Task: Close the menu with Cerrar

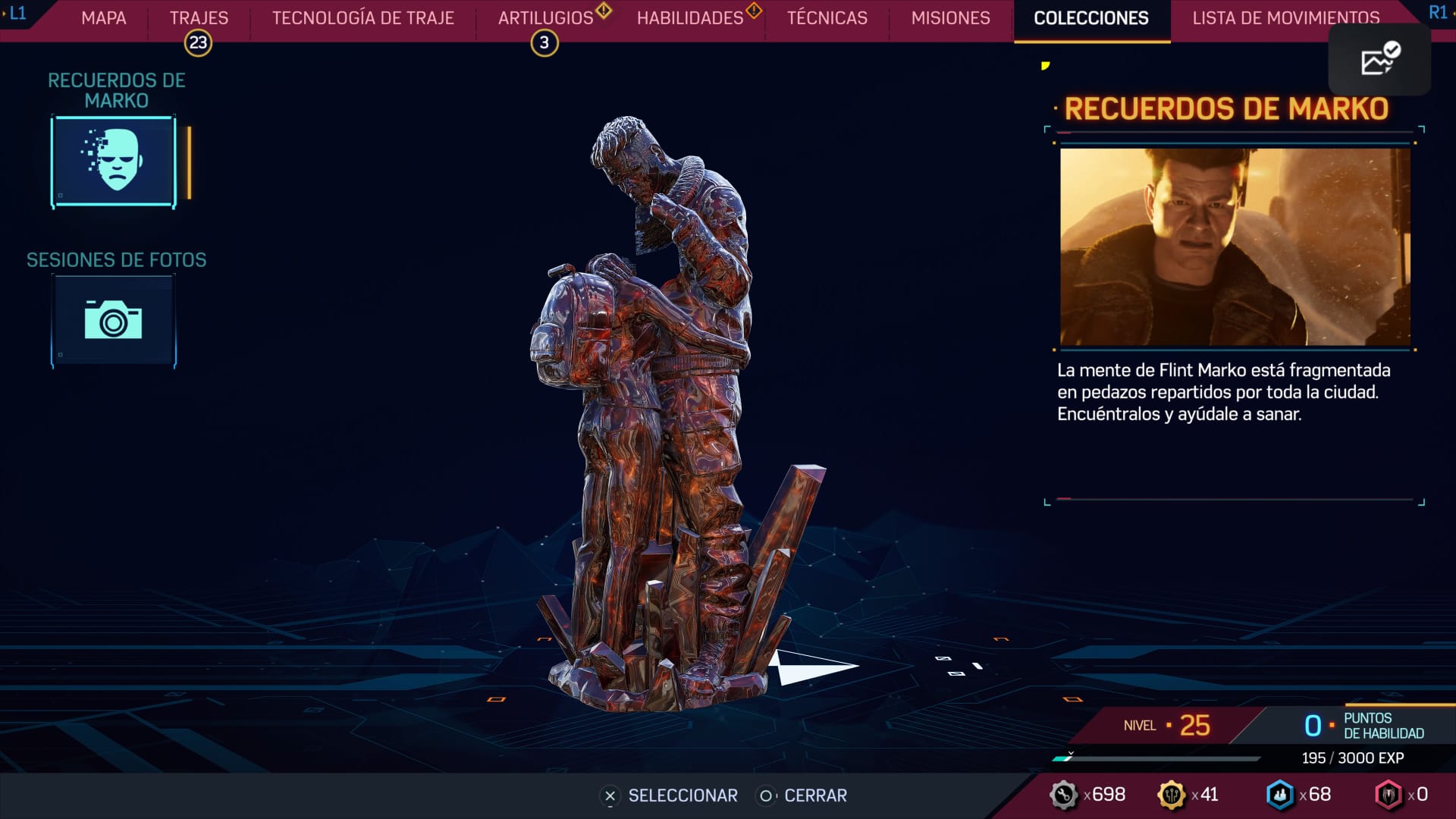Action: (x=804, y=795)
